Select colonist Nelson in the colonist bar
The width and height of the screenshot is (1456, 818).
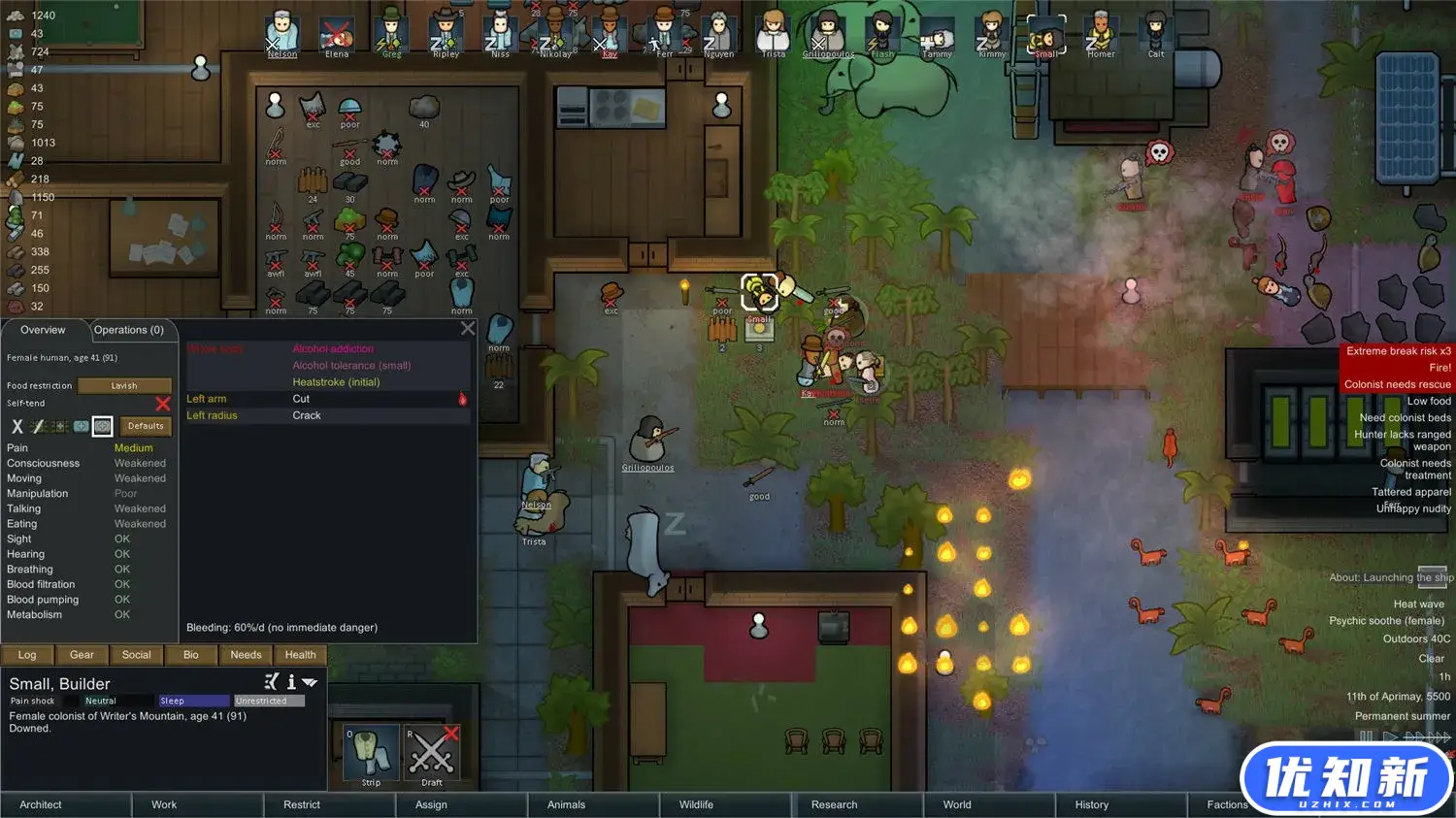282,34
